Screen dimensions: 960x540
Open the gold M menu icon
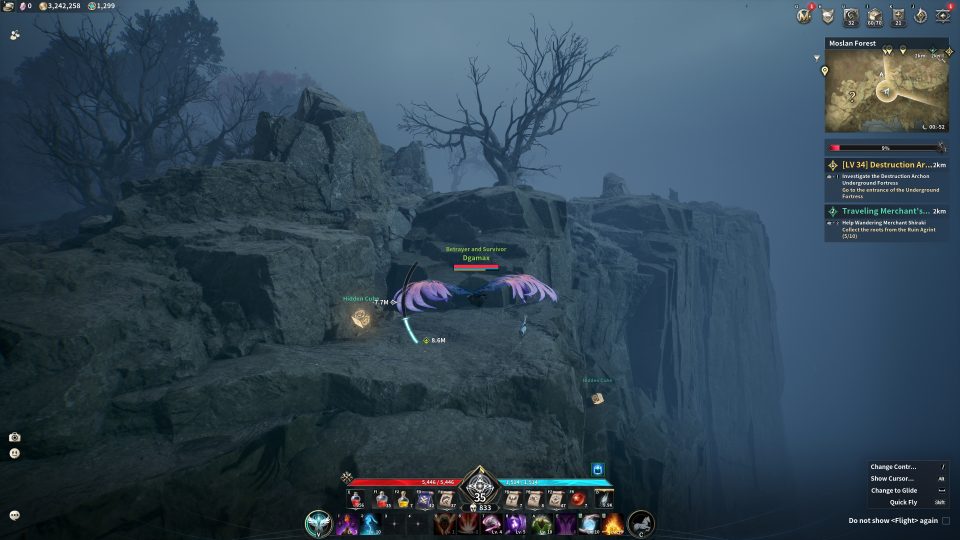pyautogui.click(x=803, y=16)
